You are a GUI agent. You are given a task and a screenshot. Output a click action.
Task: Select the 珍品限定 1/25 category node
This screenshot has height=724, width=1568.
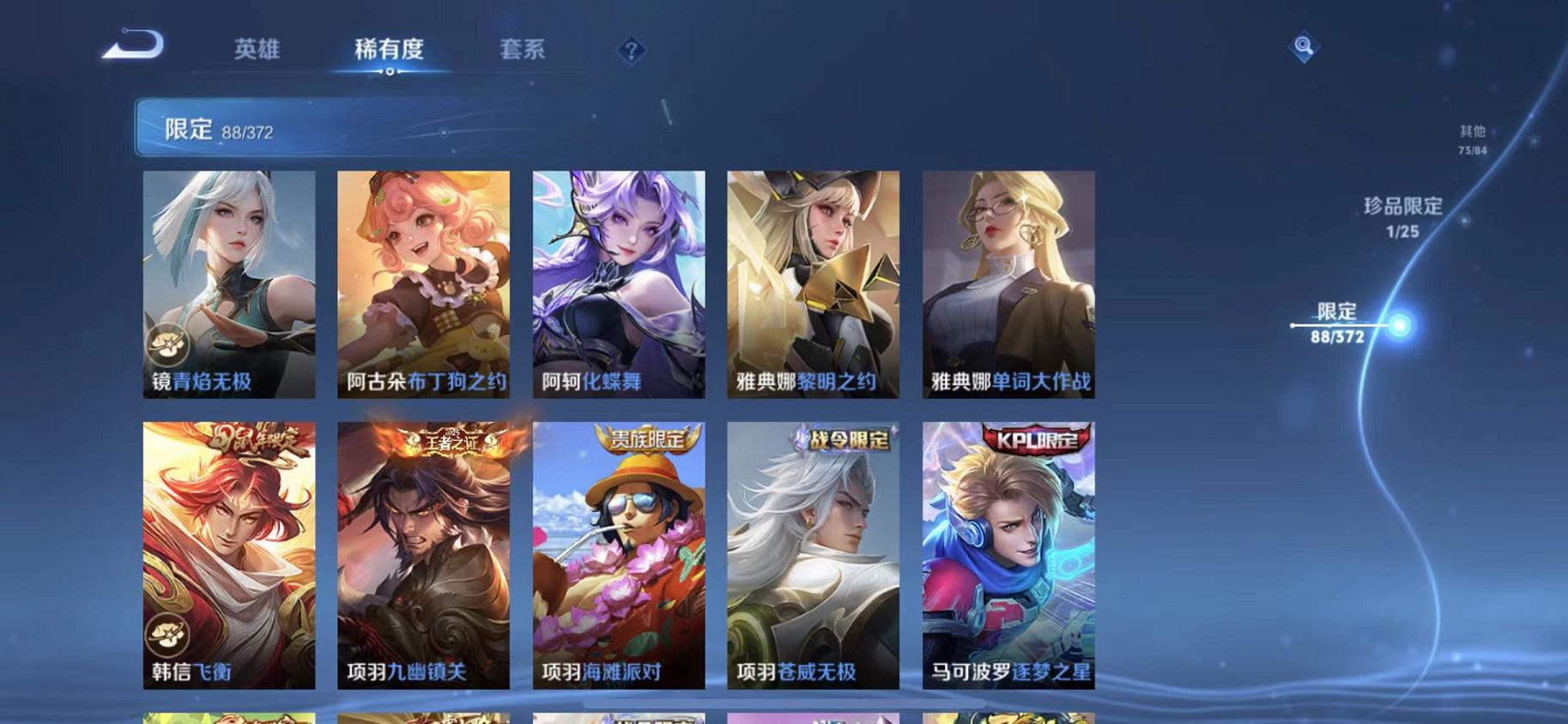coord(1402,216)
